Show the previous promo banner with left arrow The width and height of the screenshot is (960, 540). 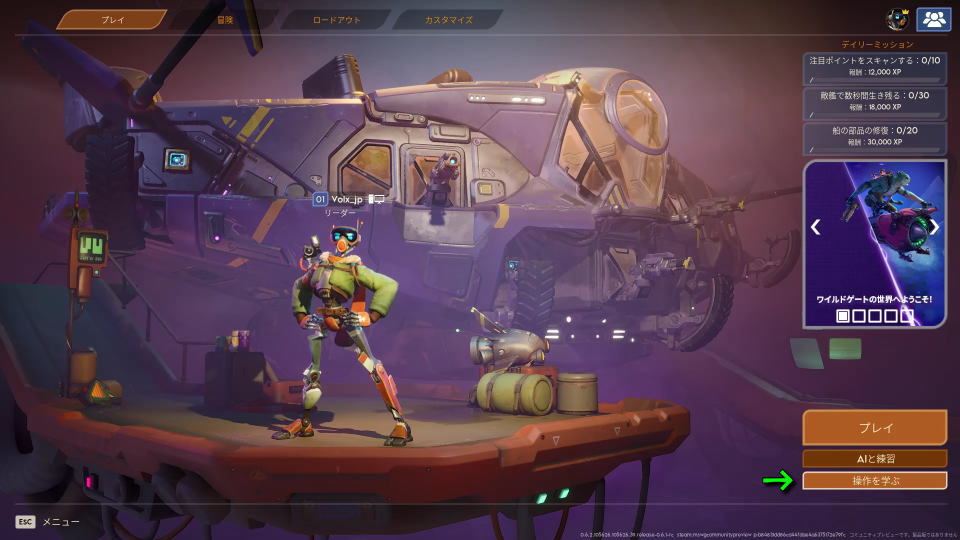click(815, 227)
